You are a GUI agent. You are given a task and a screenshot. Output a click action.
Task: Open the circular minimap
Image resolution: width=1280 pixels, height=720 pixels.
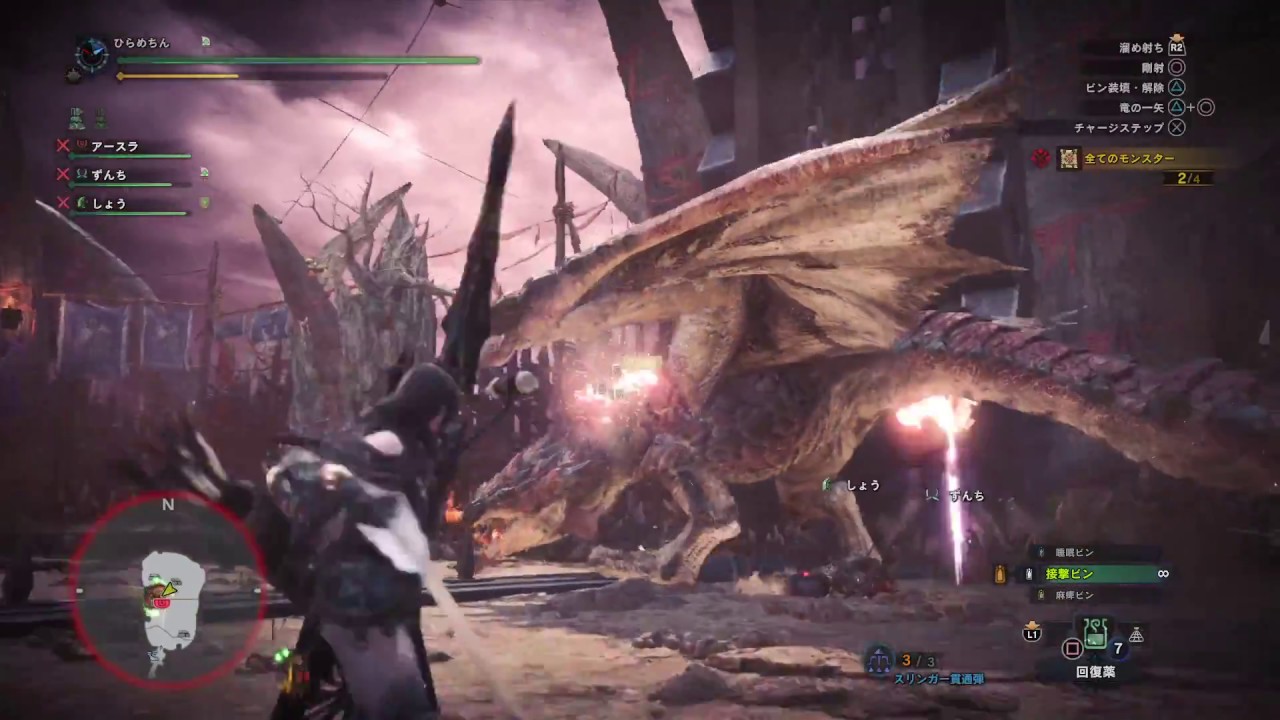point(167,591)
